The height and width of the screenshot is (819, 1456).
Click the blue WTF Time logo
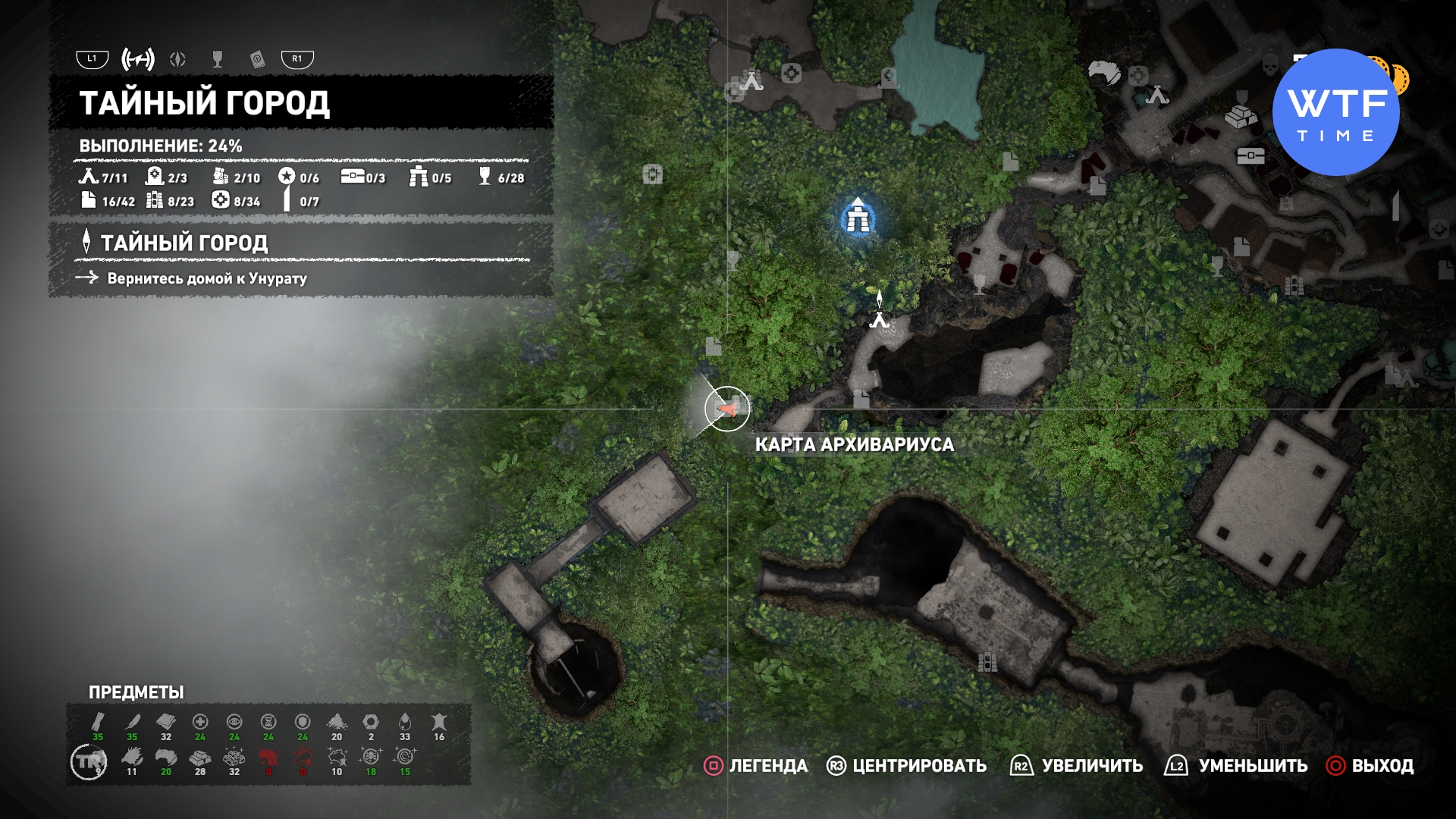[x=1335, y=112]
